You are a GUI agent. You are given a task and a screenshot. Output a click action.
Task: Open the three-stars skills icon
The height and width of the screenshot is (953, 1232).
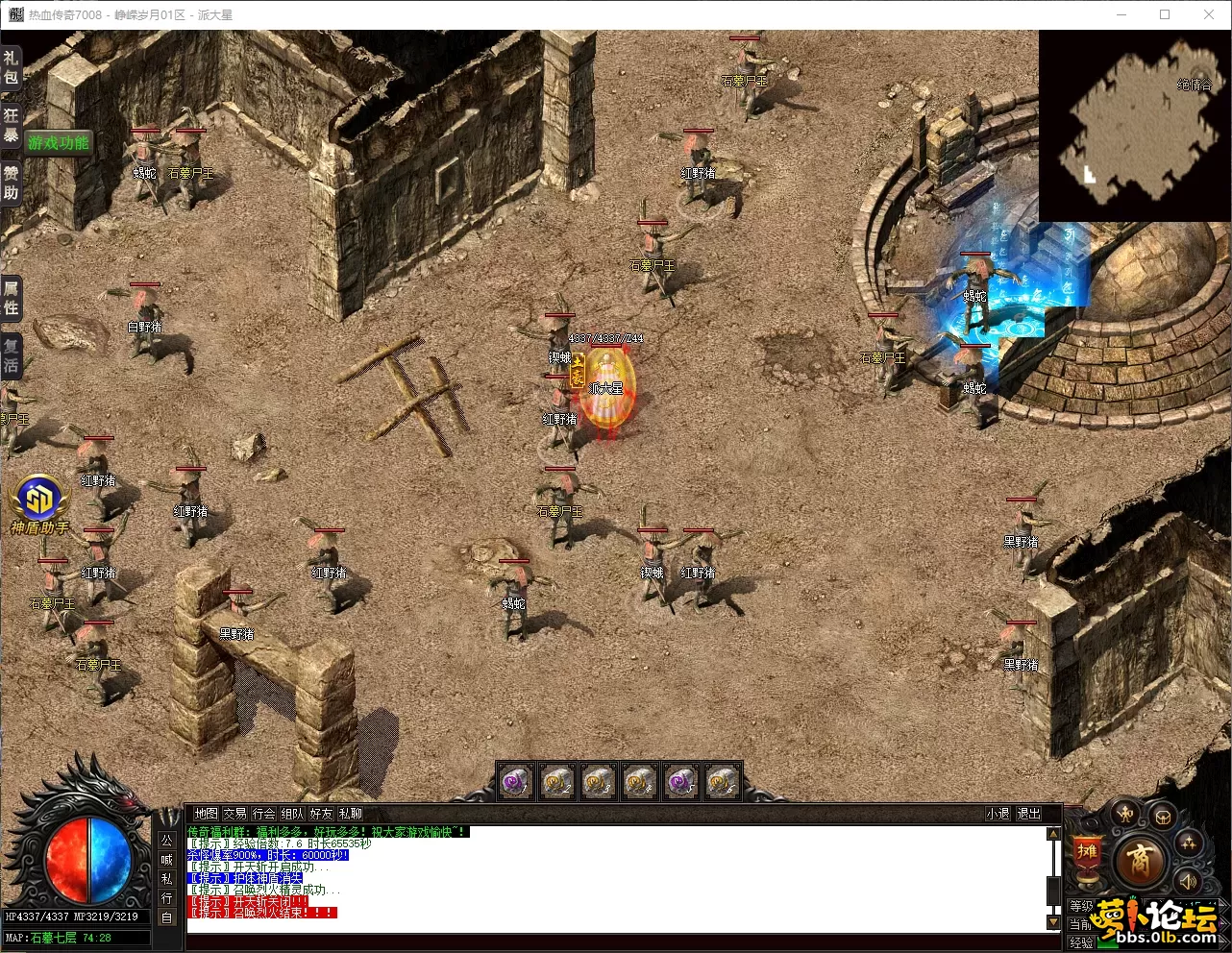[x=1189, y=843]
